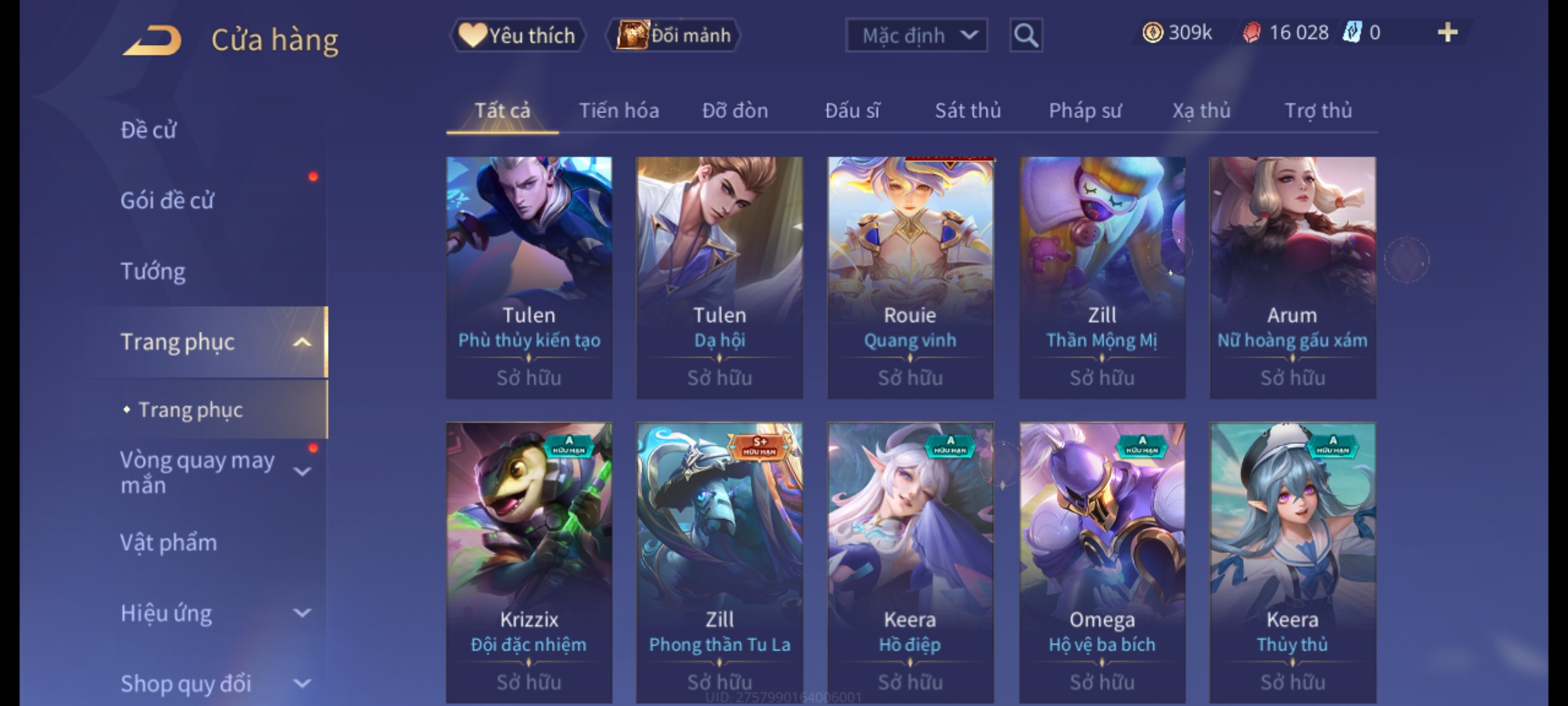Select the Tulen Phù thủy kiến tạo skin

coord(529,277)
